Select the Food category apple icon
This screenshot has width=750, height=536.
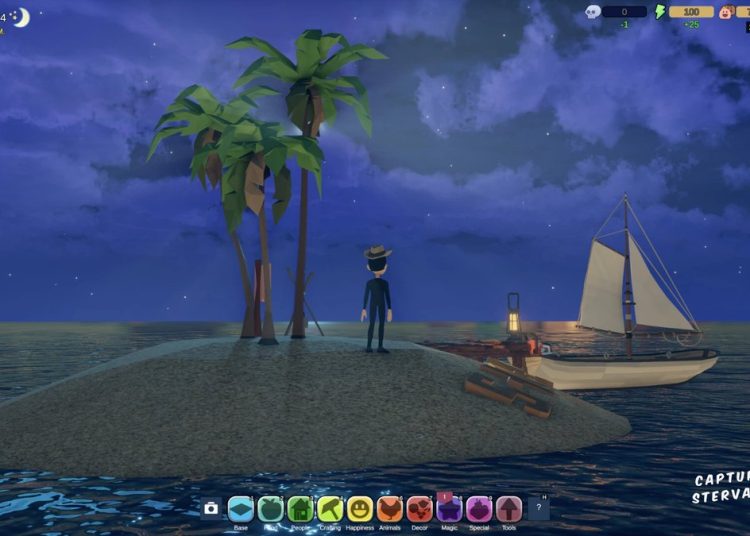coord(270,509)
